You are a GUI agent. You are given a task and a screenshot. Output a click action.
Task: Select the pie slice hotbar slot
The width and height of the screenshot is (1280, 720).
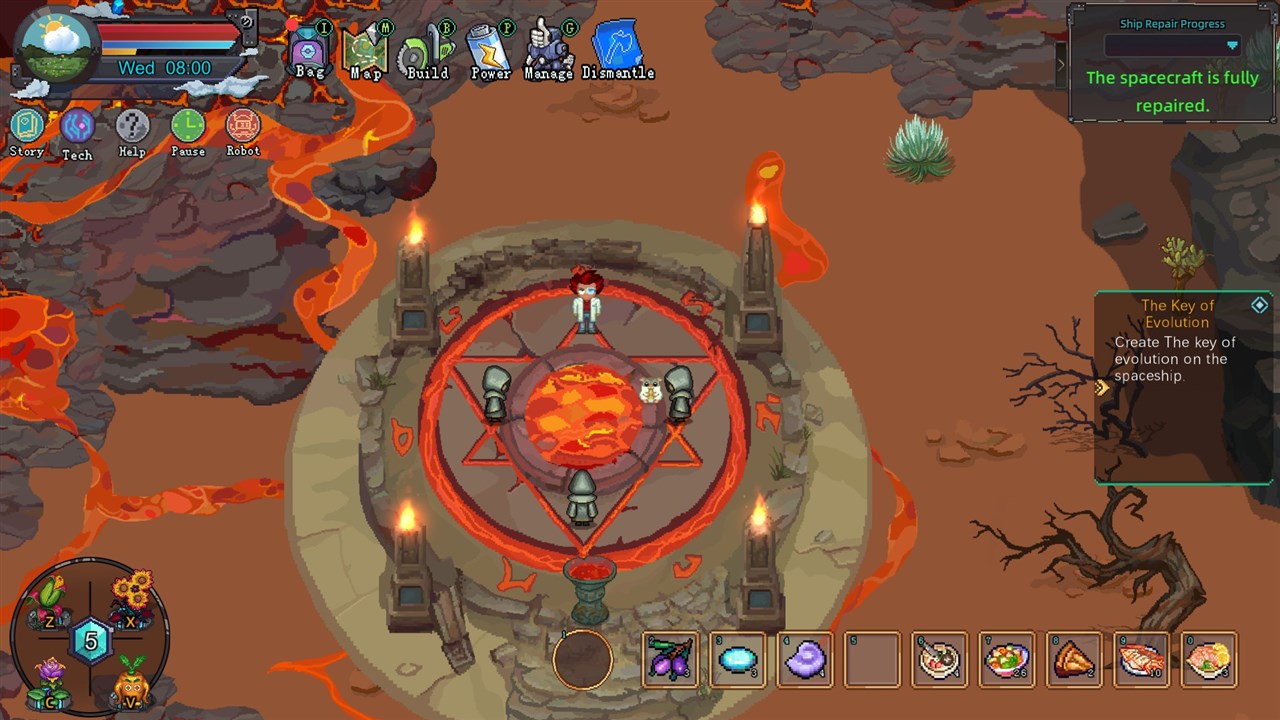[x=1074, y=660]
